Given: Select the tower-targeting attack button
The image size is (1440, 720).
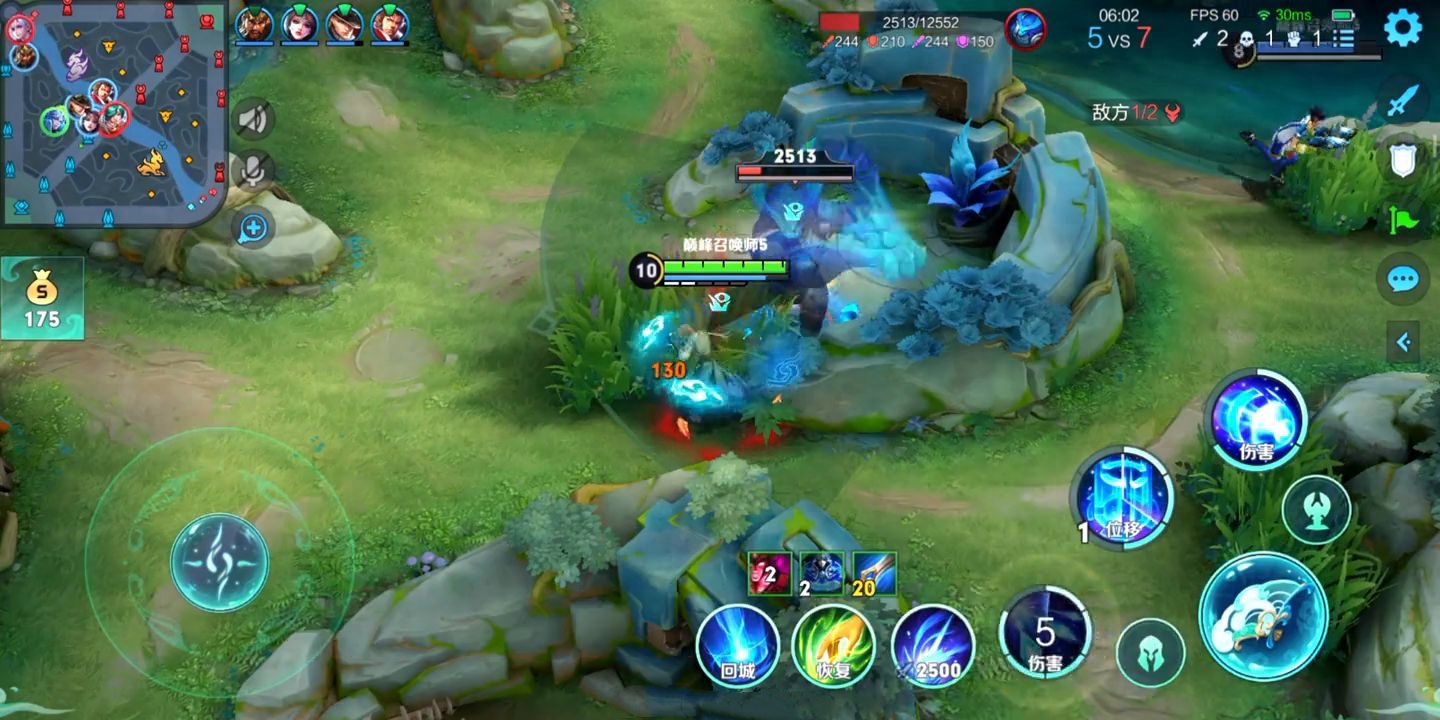Looking at the screenshot, I should [1316, 510].
